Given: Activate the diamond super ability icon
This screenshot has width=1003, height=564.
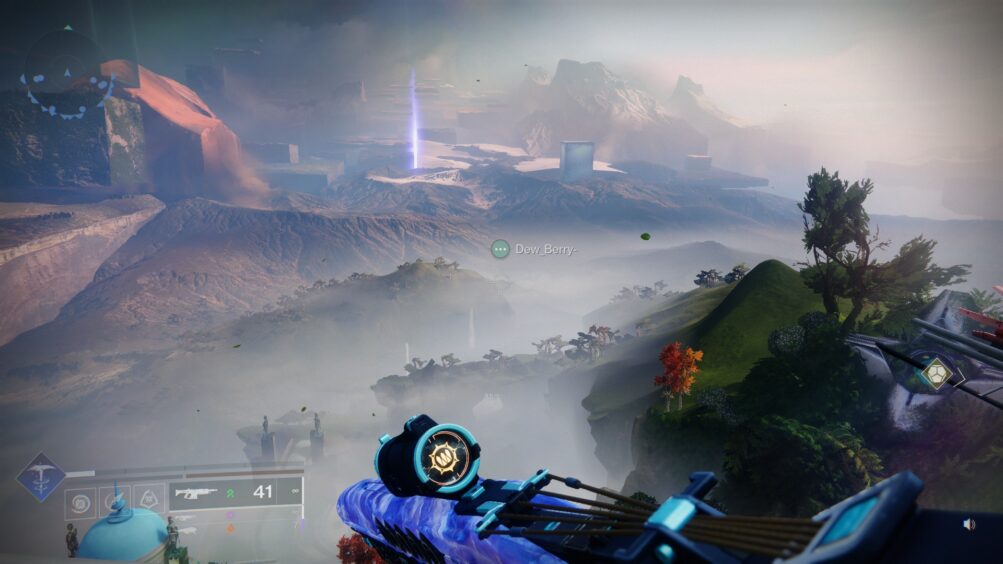Looking at the screenshot, I should coord(41,478).
